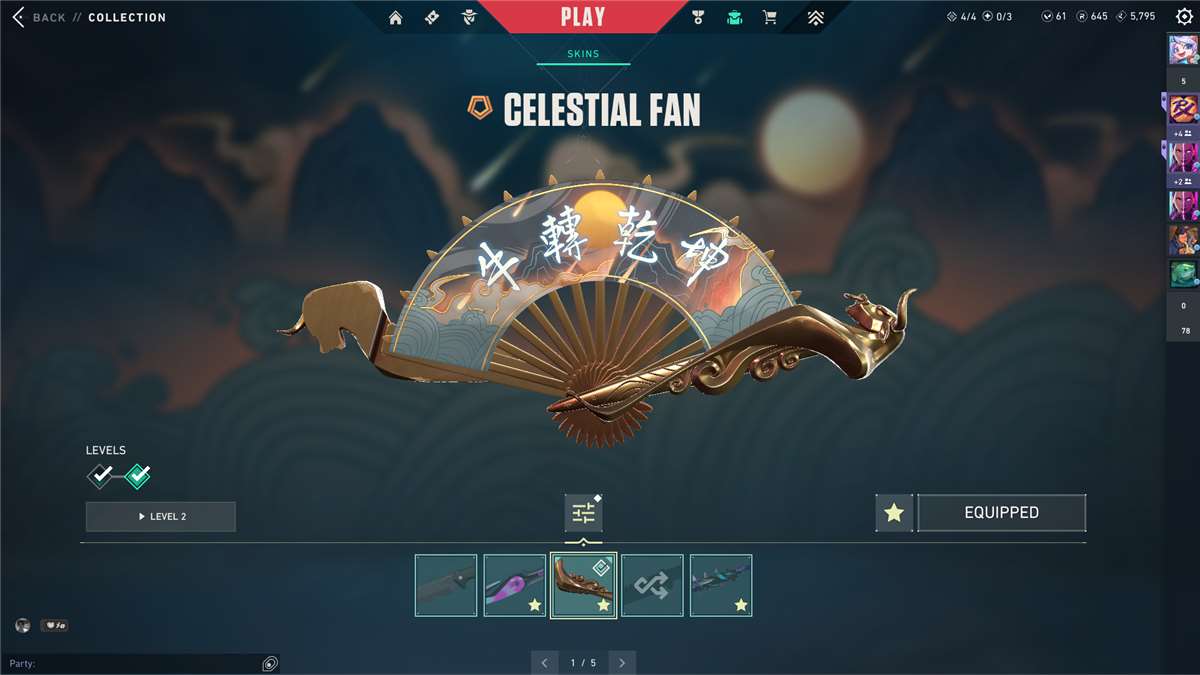Open the career medal icon
The image size is (1200, 675).
(699, 17)
